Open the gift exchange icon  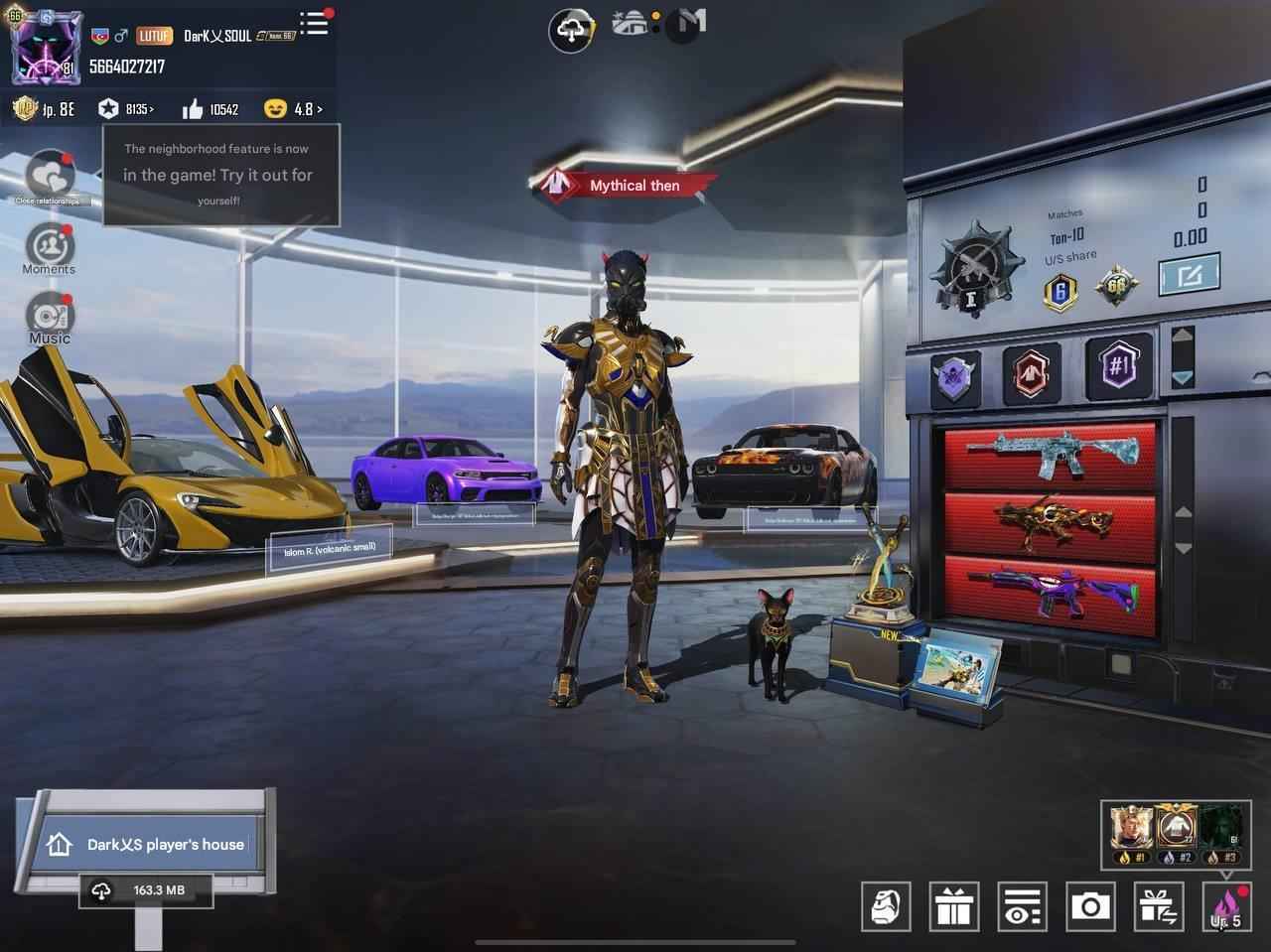coord(1158,905)
